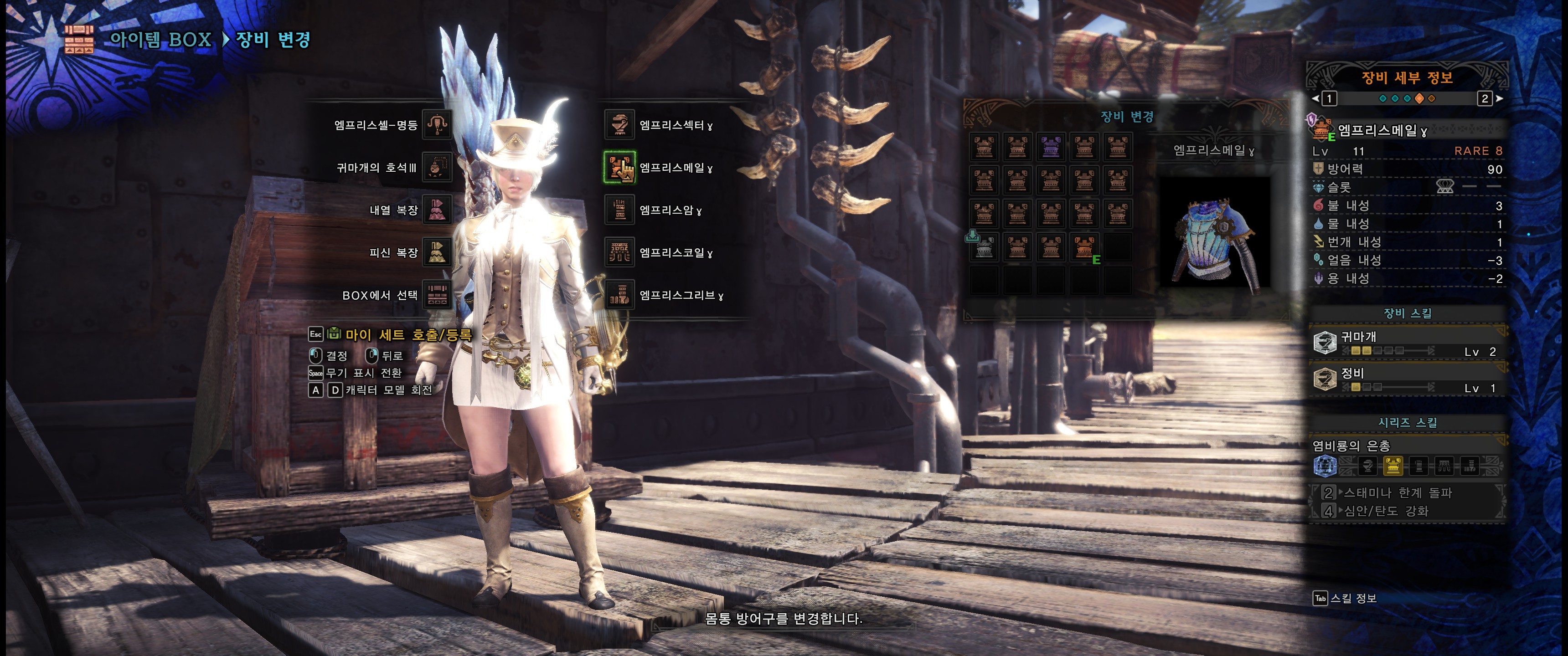The image size is (1568, 656).
Task: Go to previous equipment detail page arrow
Action: click(1315, 98)
